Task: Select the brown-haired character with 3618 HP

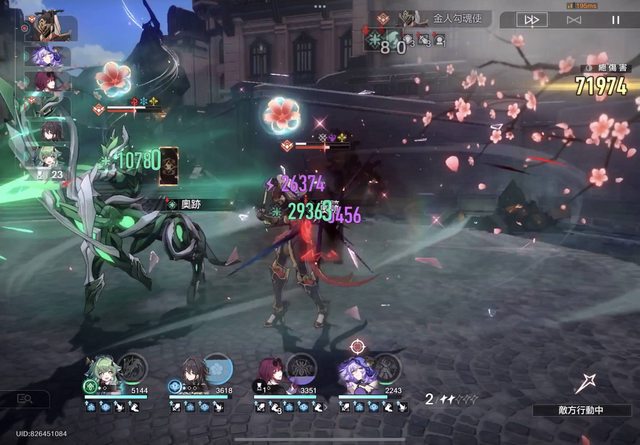Action: pos(189,373)
